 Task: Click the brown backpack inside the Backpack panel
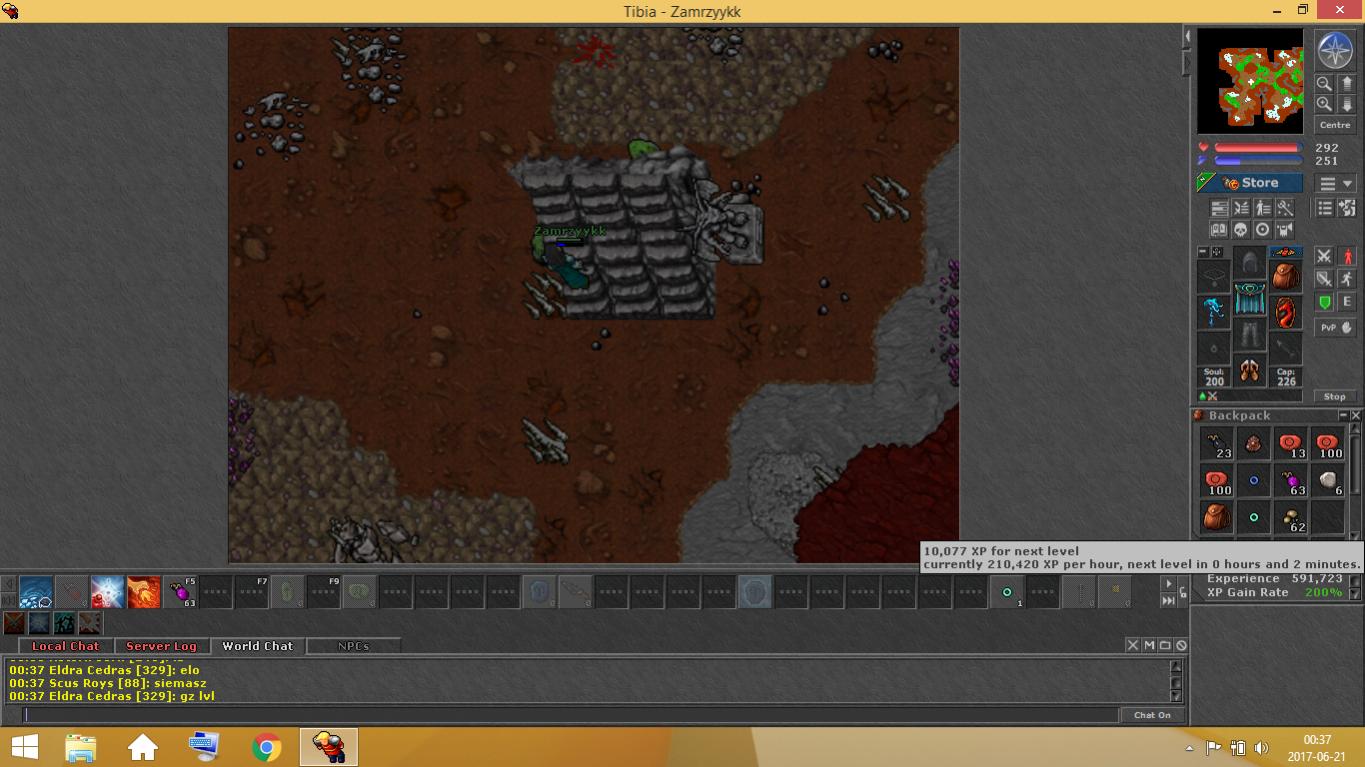click(1217, 518)
